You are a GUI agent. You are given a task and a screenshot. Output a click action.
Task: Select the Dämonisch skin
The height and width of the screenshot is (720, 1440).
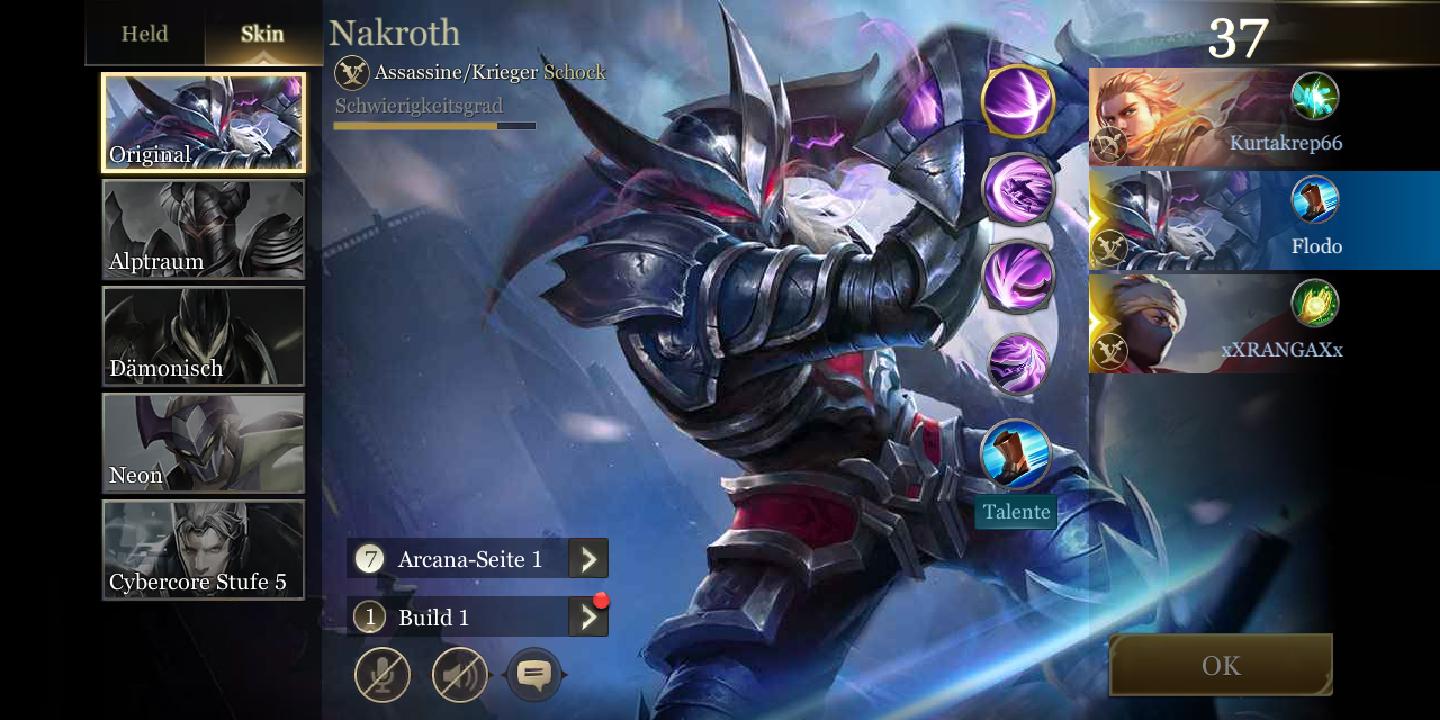click(204, 336)
